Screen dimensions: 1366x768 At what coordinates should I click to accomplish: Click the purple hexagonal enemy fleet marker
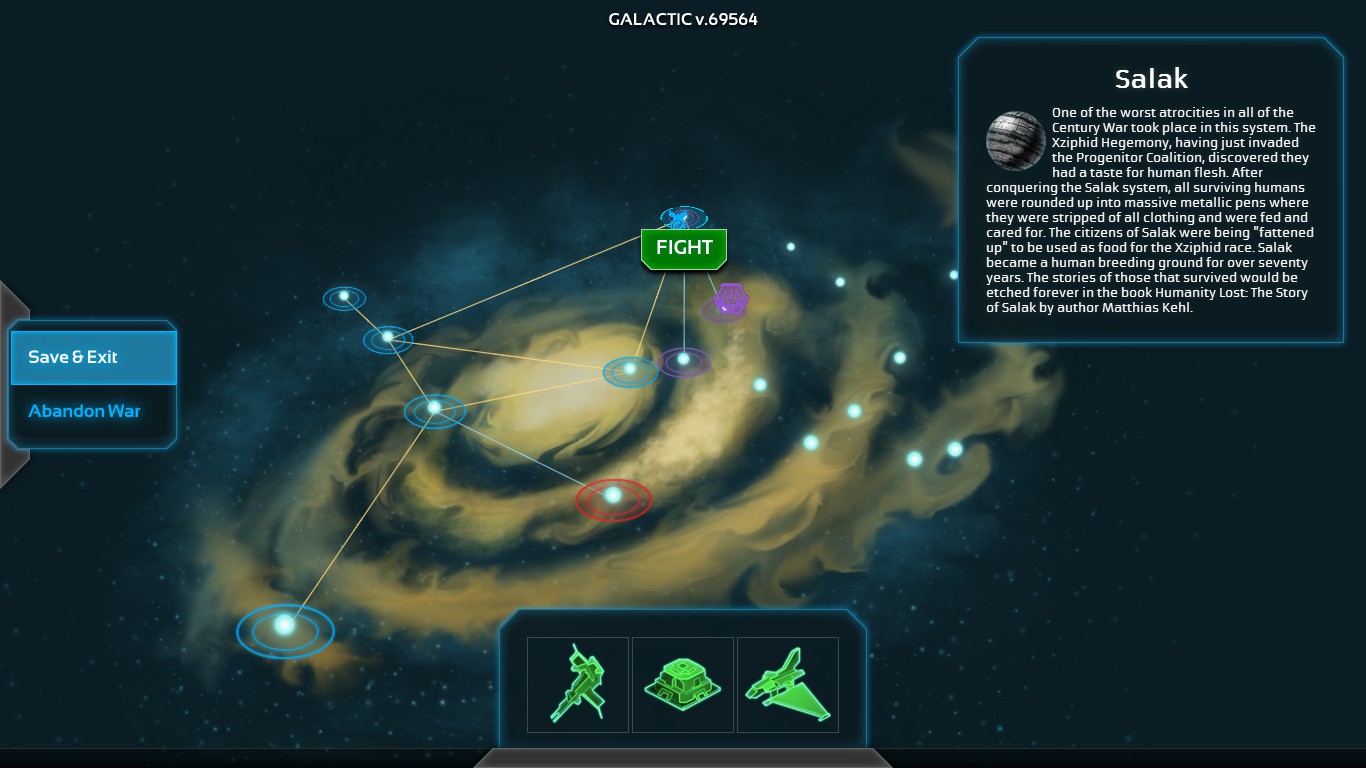pos(727,300)
